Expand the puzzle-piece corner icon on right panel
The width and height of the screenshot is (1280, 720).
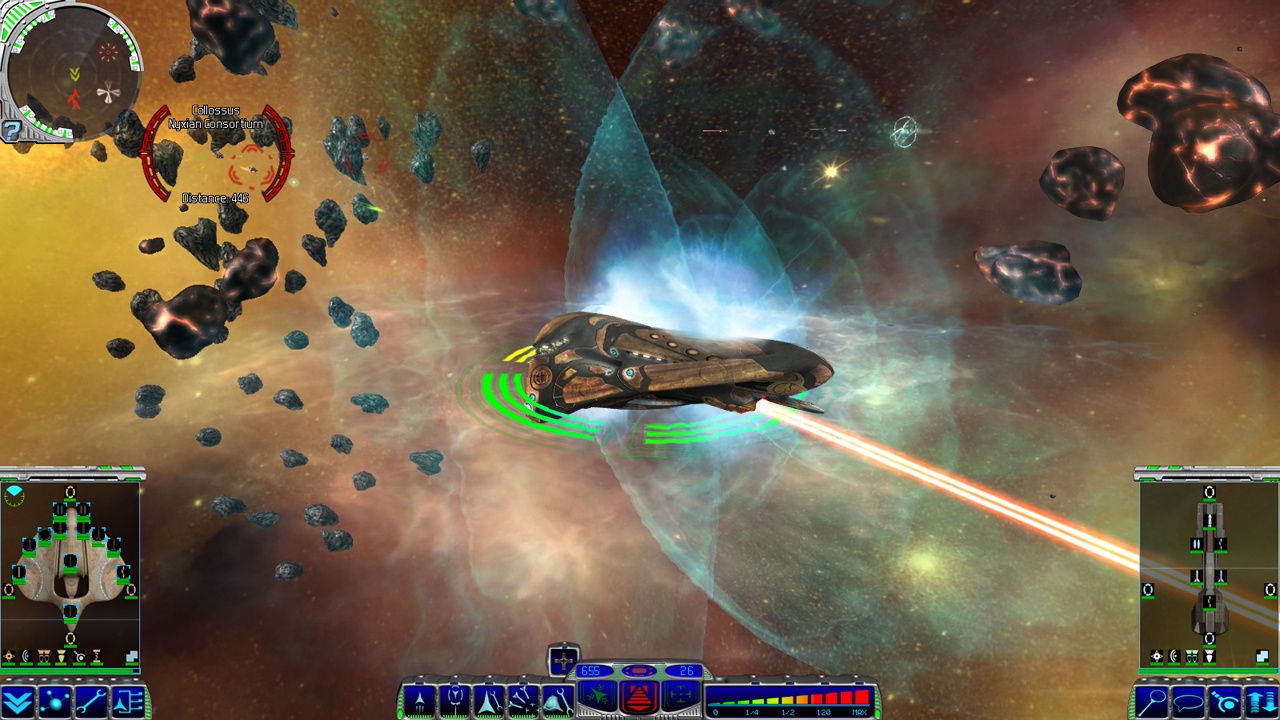tap(1263, 656)
